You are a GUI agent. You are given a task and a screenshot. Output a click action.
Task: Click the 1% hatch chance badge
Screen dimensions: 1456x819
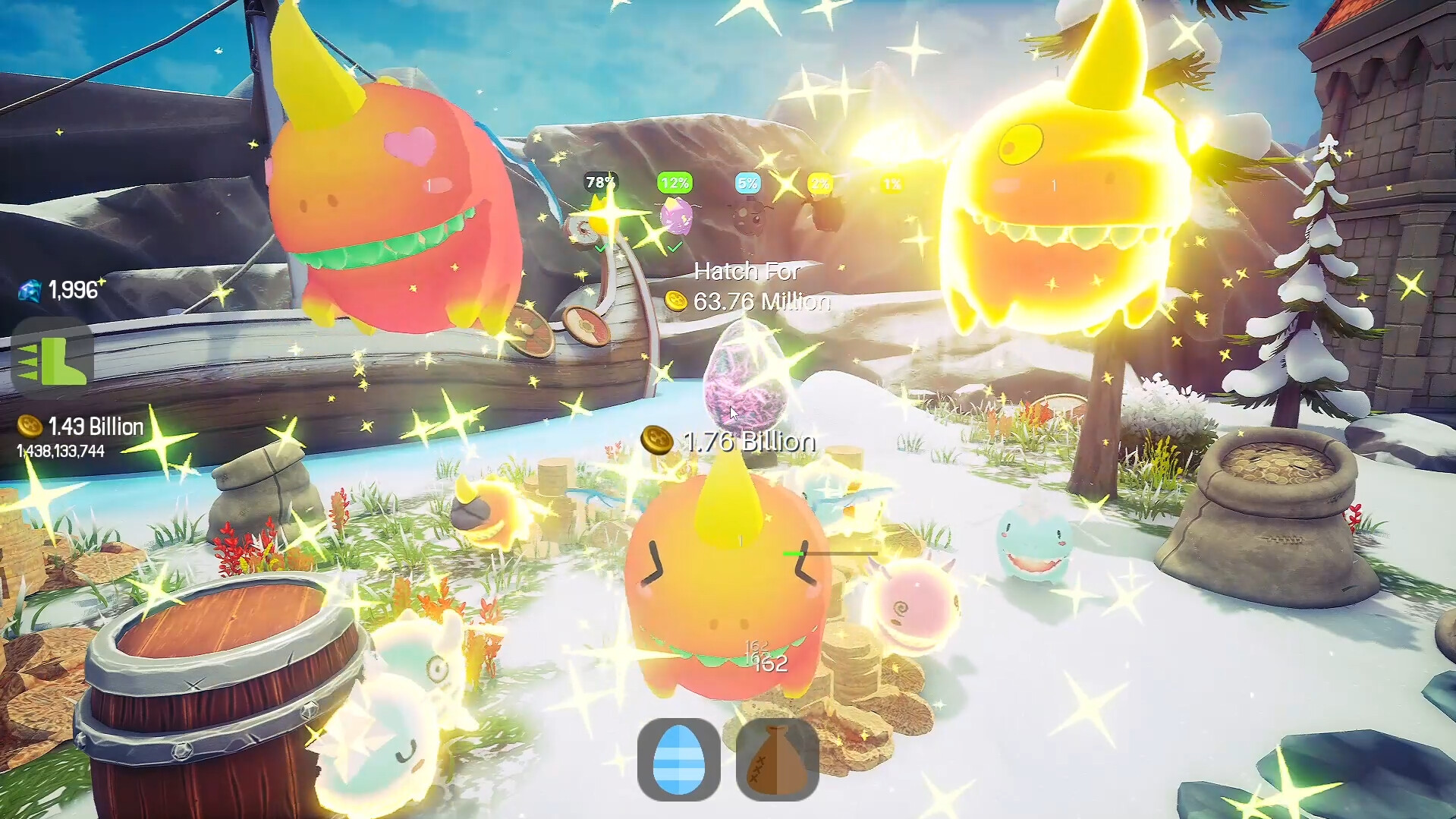click(x=893, y=182)
